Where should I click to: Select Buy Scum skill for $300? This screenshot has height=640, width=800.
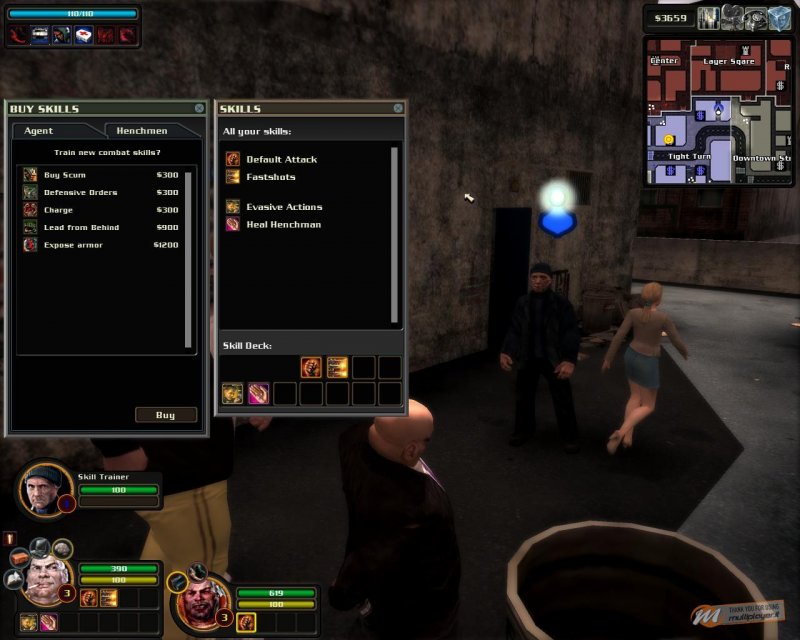tap(66, 175)
